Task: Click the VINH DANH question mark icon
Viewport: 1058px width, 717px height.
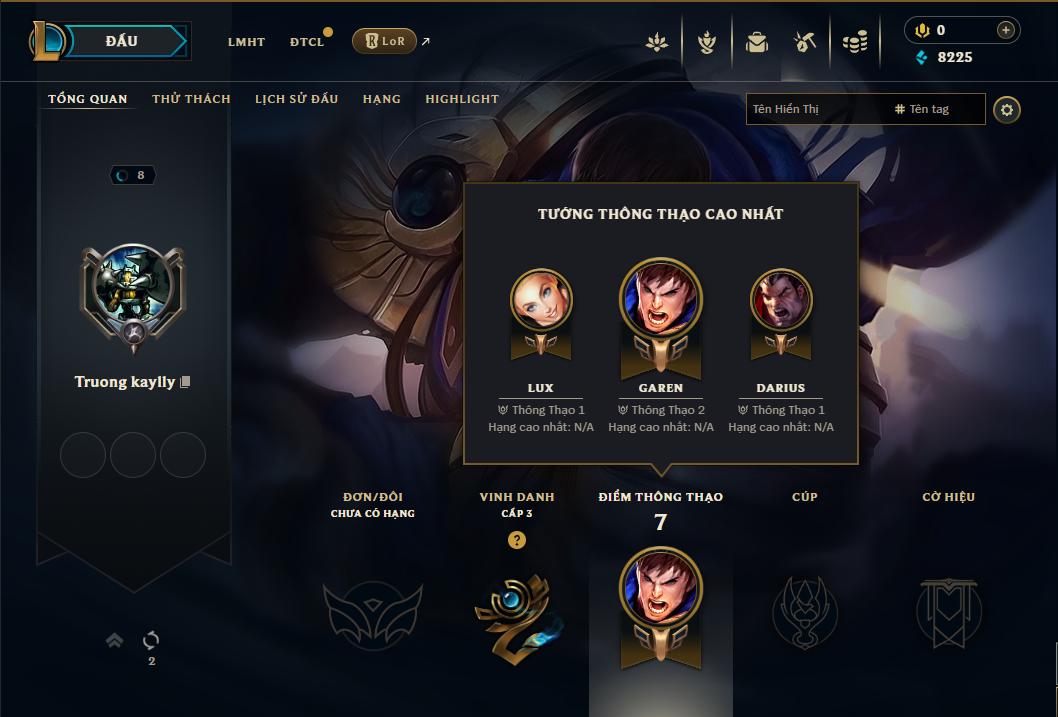Action: coord(516,540)
